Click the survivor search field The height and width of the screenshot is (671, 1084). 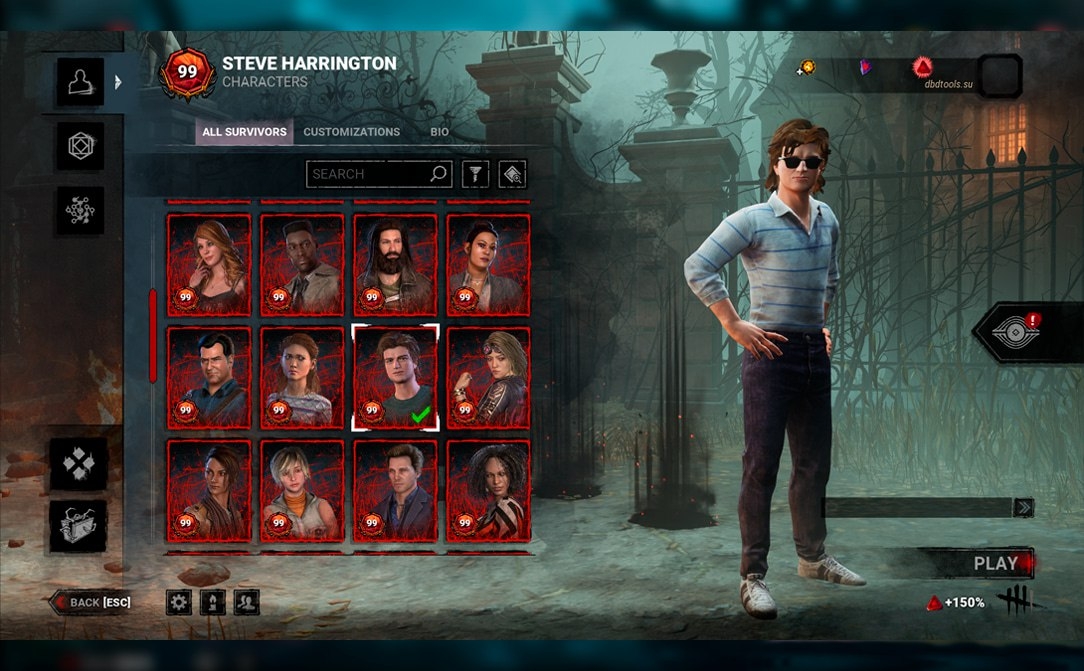click(x=368, y=174)
